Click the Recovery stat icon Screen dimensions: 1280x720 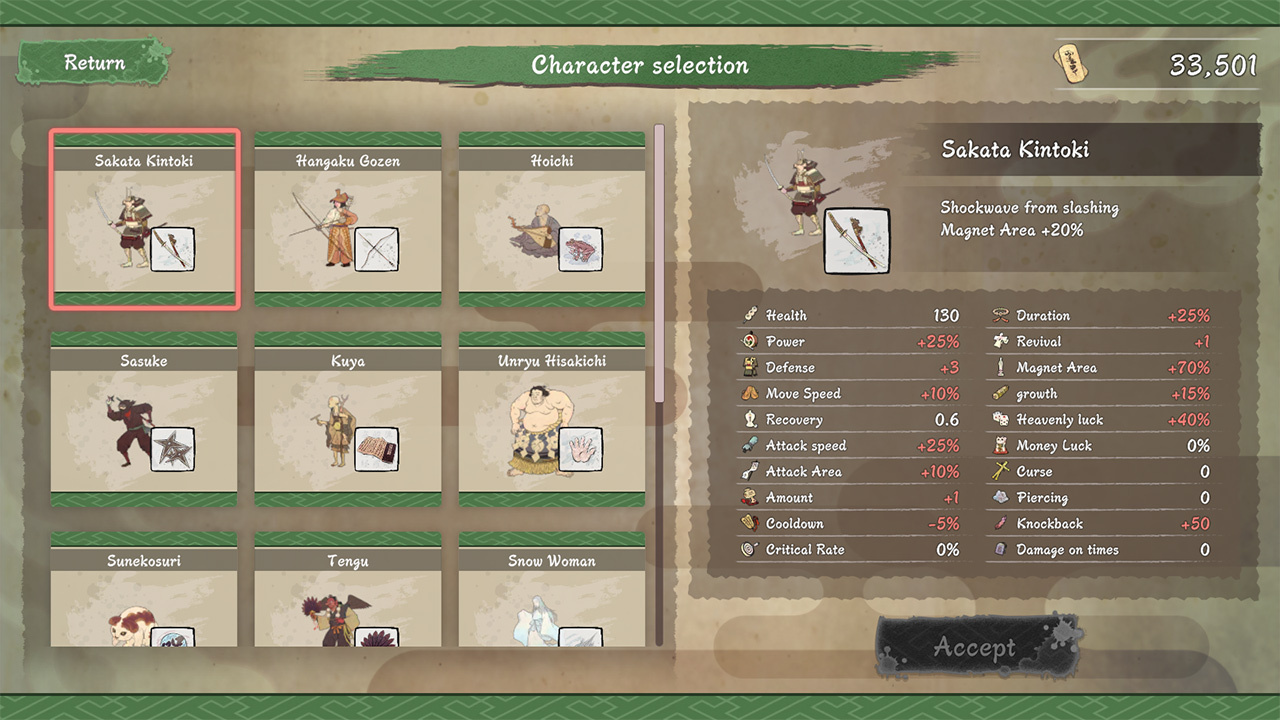pyautogui.click(x=750, y=419)
